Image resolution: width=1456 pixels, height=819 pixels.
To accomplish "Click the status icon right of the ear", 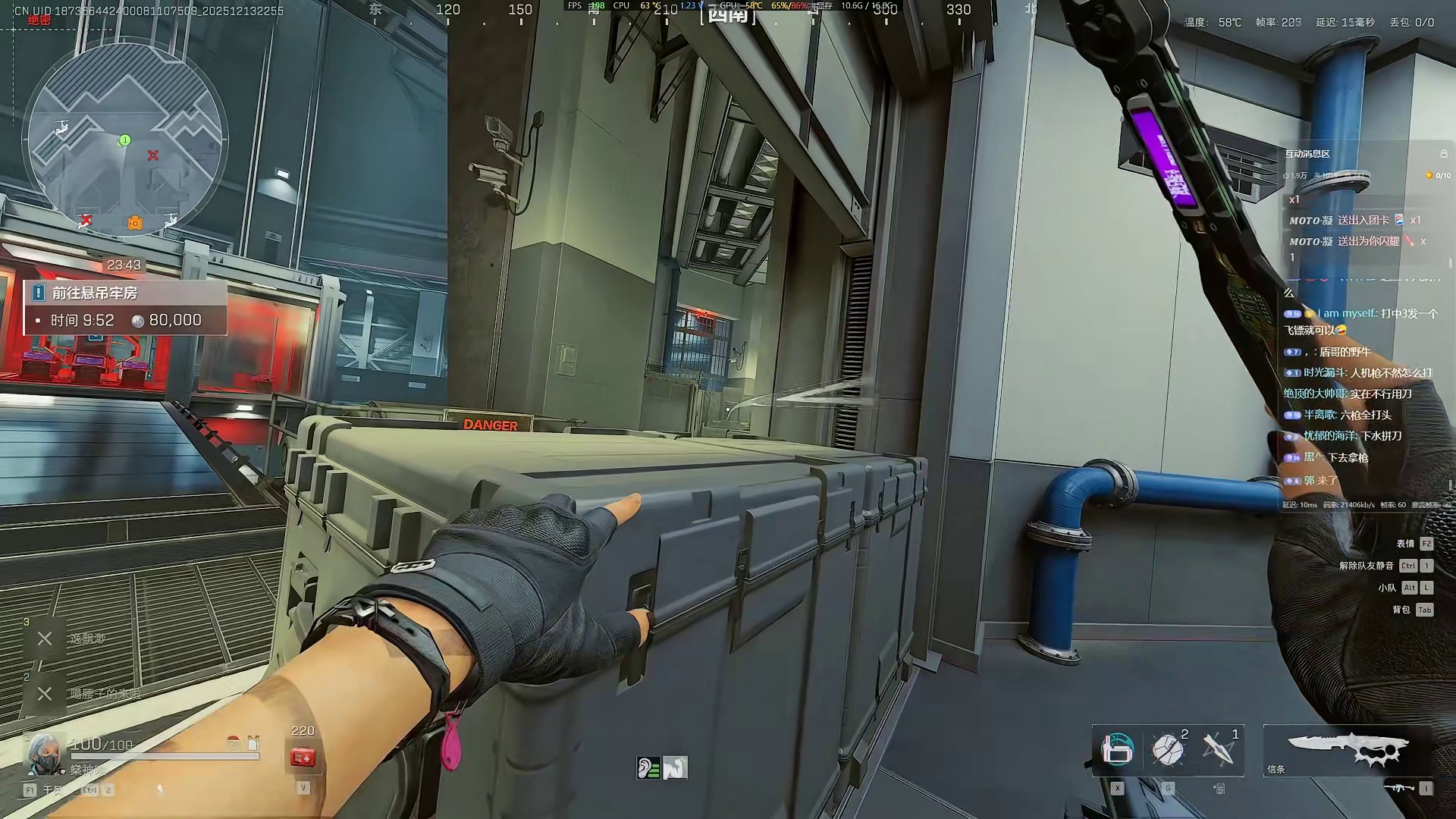I will [x=675, y=768].
